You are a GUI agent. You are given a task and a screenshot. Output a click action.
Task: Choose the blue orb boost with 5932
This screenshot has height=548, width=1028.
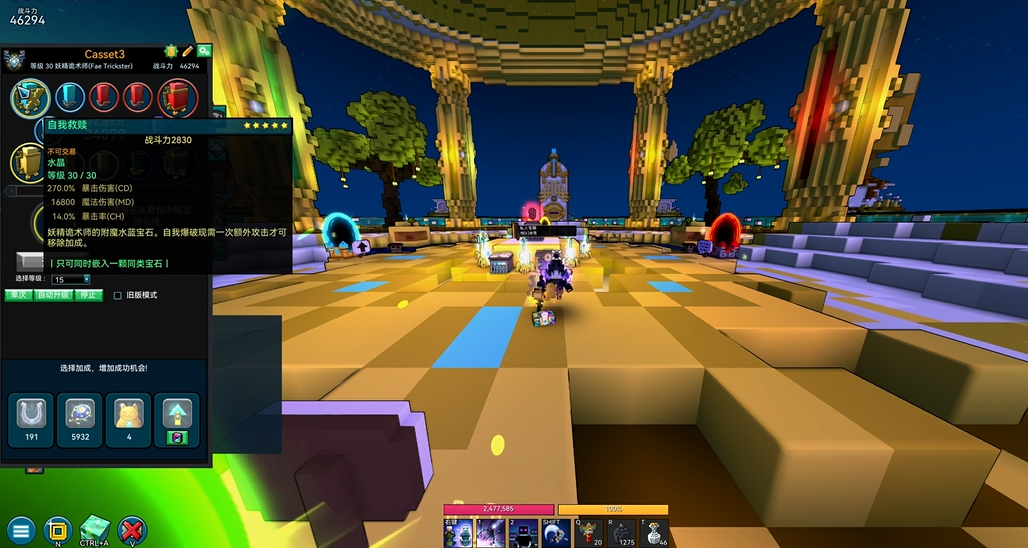click(79, 415)
